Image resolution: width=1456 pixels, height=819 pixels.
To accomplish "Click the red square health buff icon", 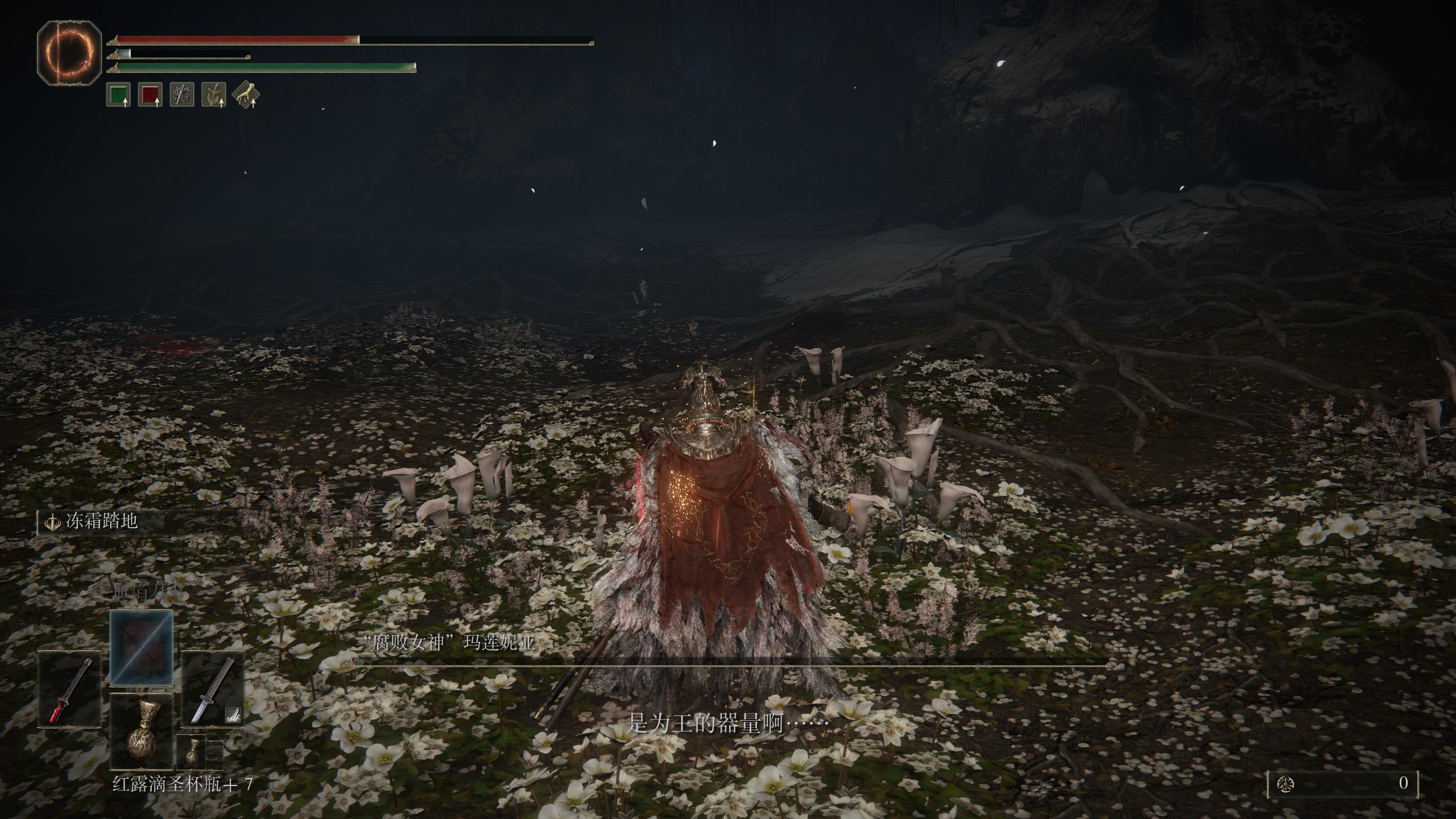I will (x=150, y=94).
